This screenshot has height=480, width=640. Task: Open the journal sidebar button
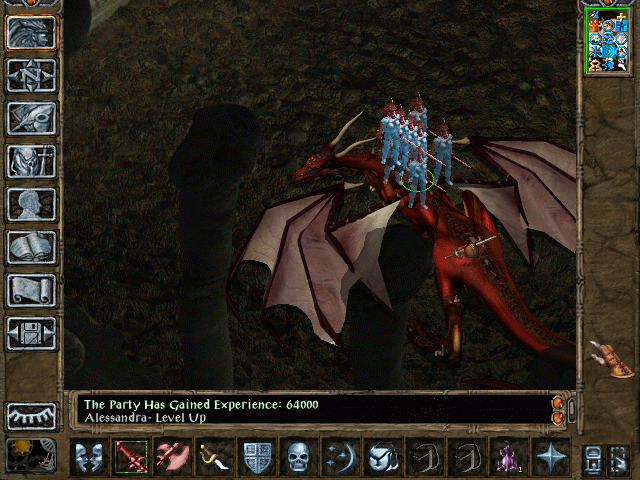[32, 118]
